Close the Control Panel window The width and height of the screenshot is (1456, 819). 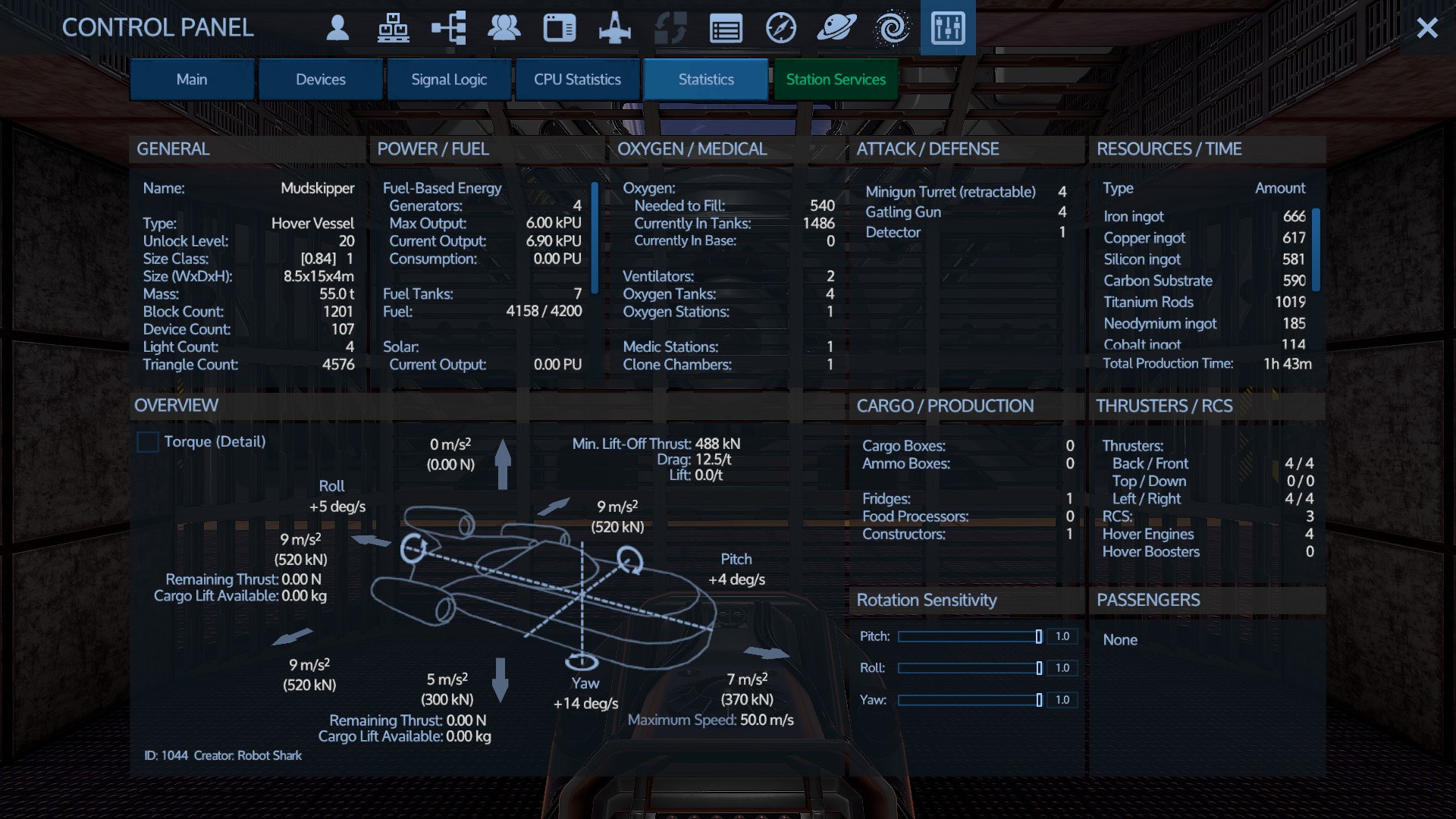click(1427, 28)
